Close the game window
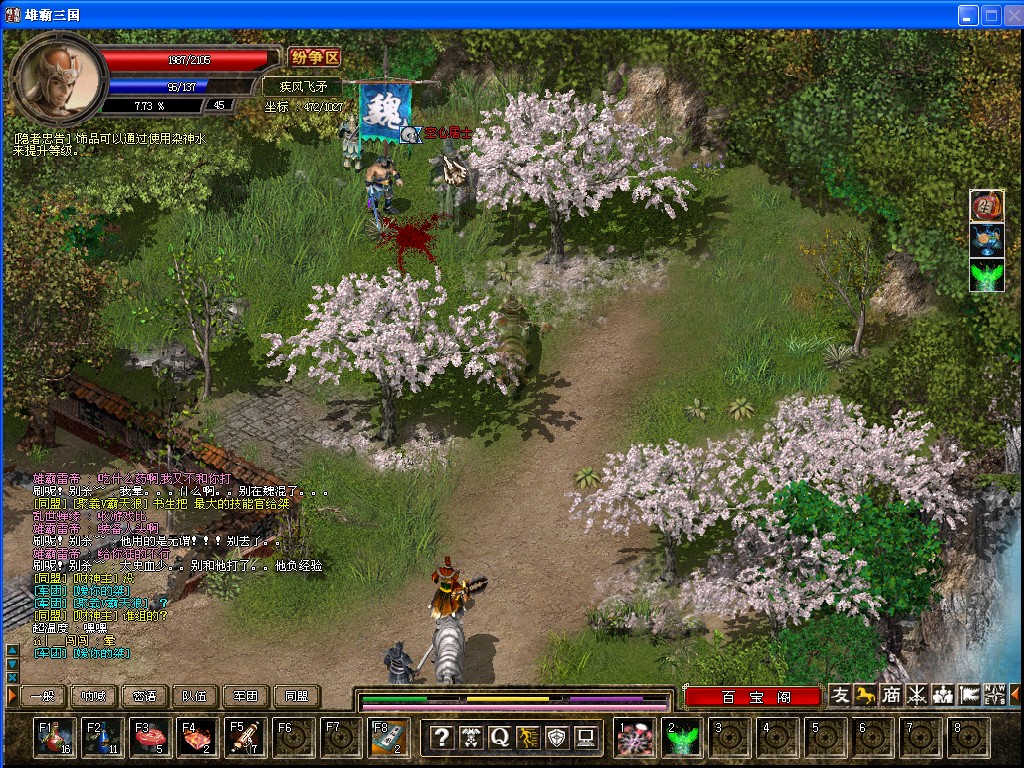 1011,15
